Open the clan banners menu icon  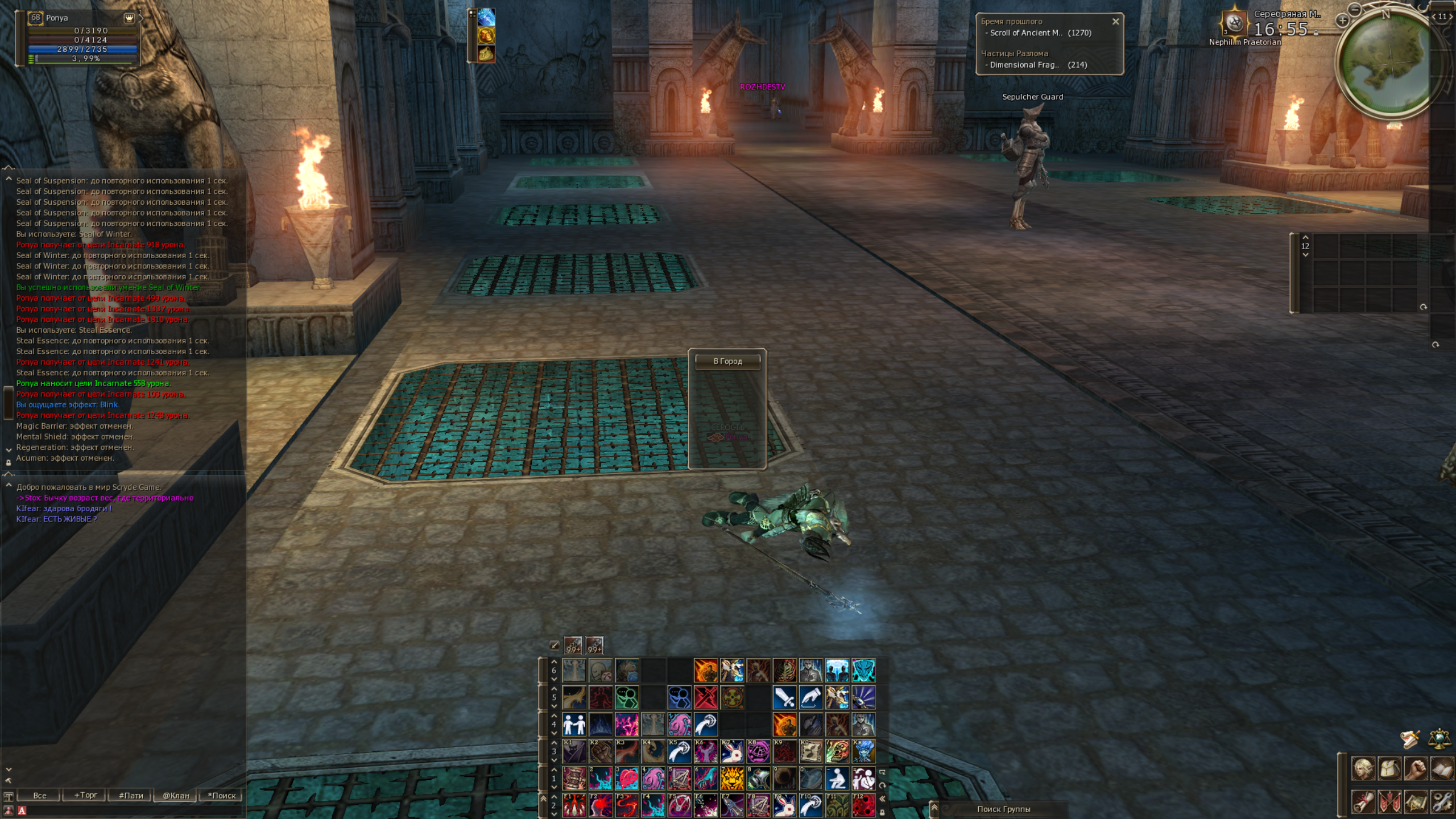pos(1389,802)
